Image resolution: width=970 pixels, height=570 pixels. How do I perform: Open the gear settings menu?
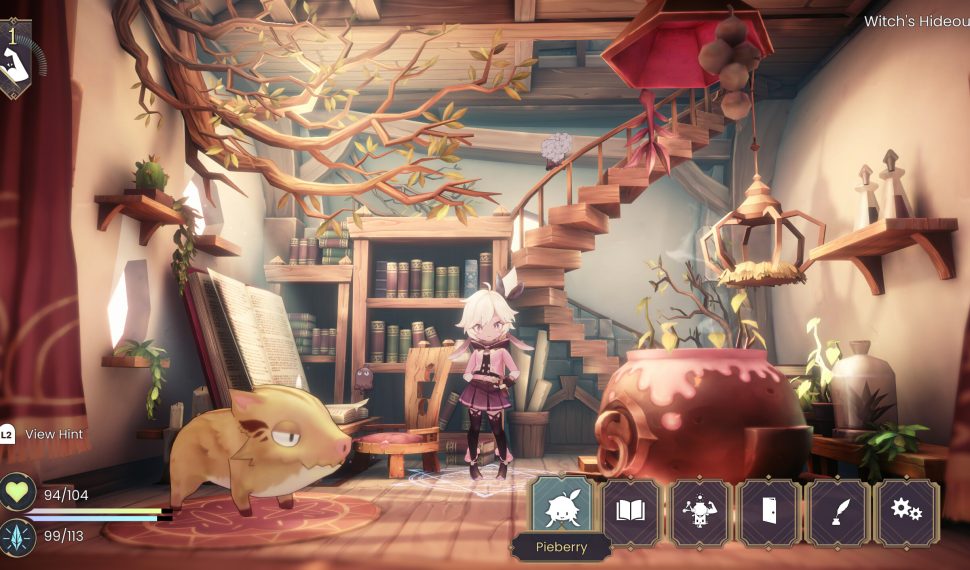(906, 512)
